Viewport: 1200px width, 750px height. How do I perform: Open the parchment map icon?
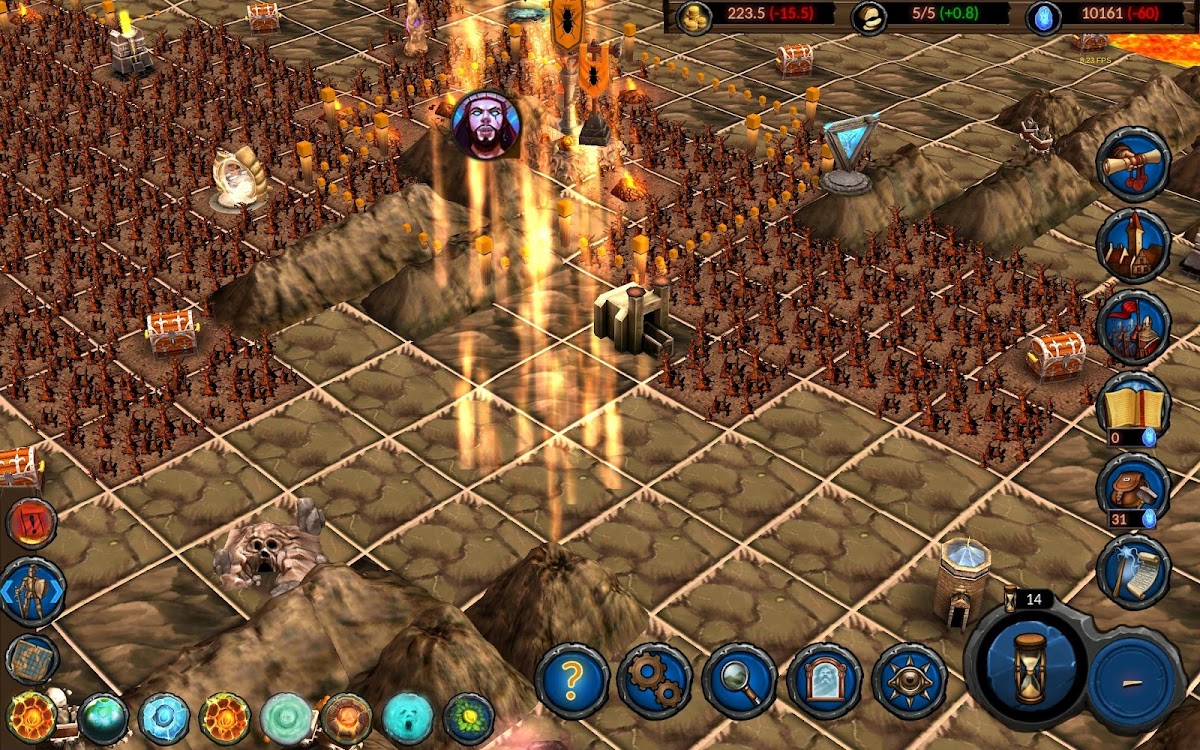[32, 659]
